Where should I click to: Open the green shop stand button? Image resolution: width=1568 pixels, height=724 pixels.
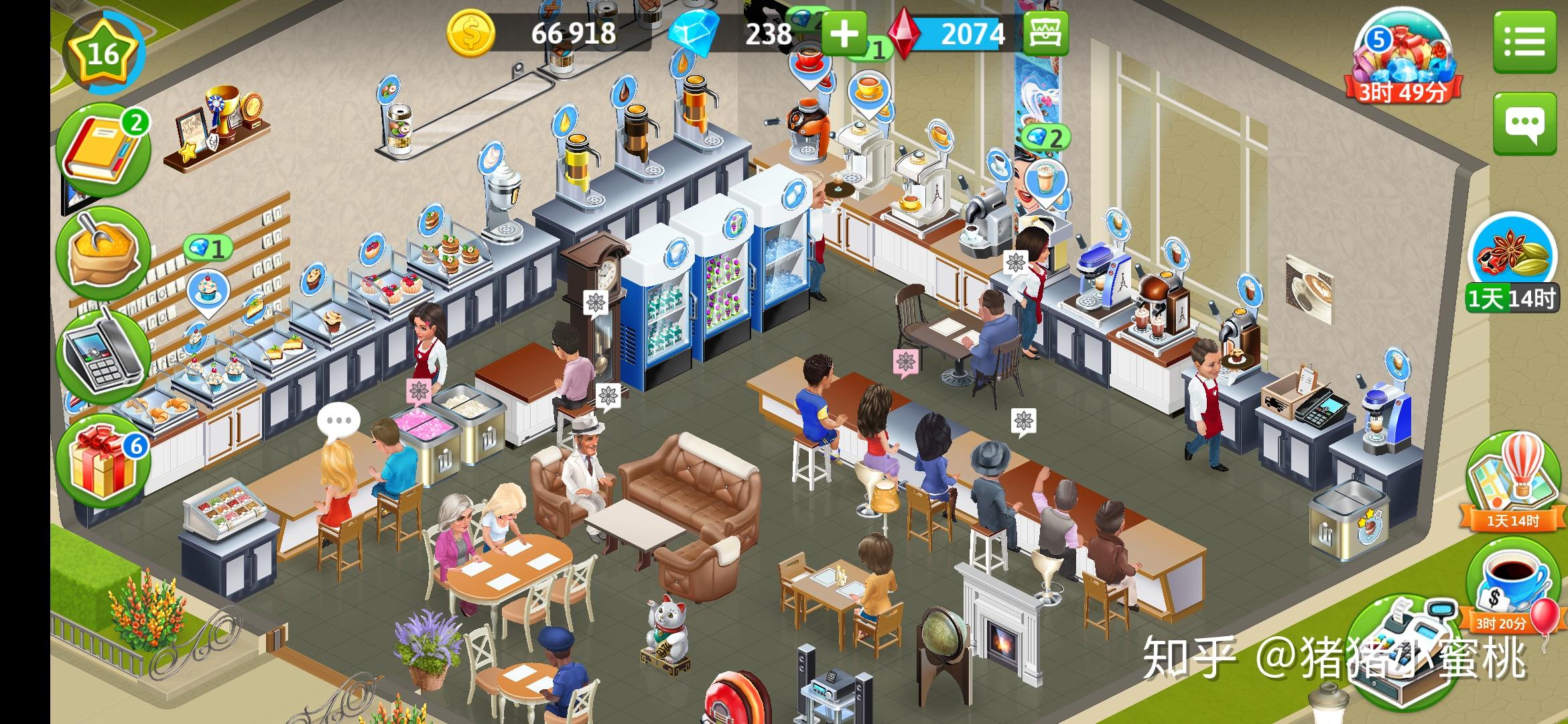click(x=1045, y=34)
